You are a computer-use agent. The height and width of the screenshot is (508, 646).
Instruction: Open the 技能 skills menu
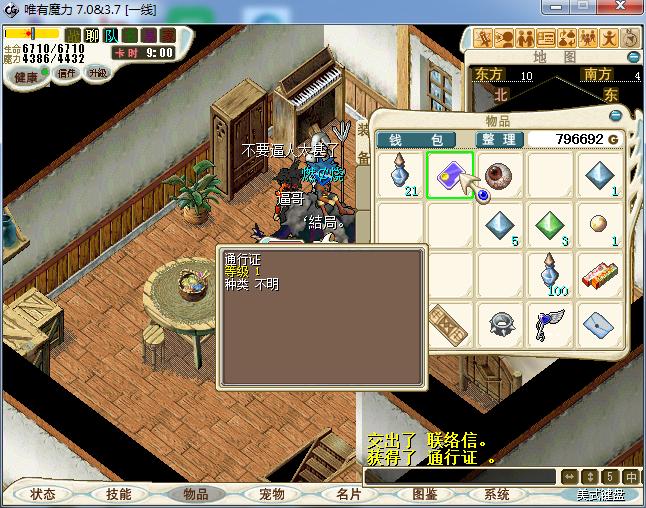[x=118, y=494]
